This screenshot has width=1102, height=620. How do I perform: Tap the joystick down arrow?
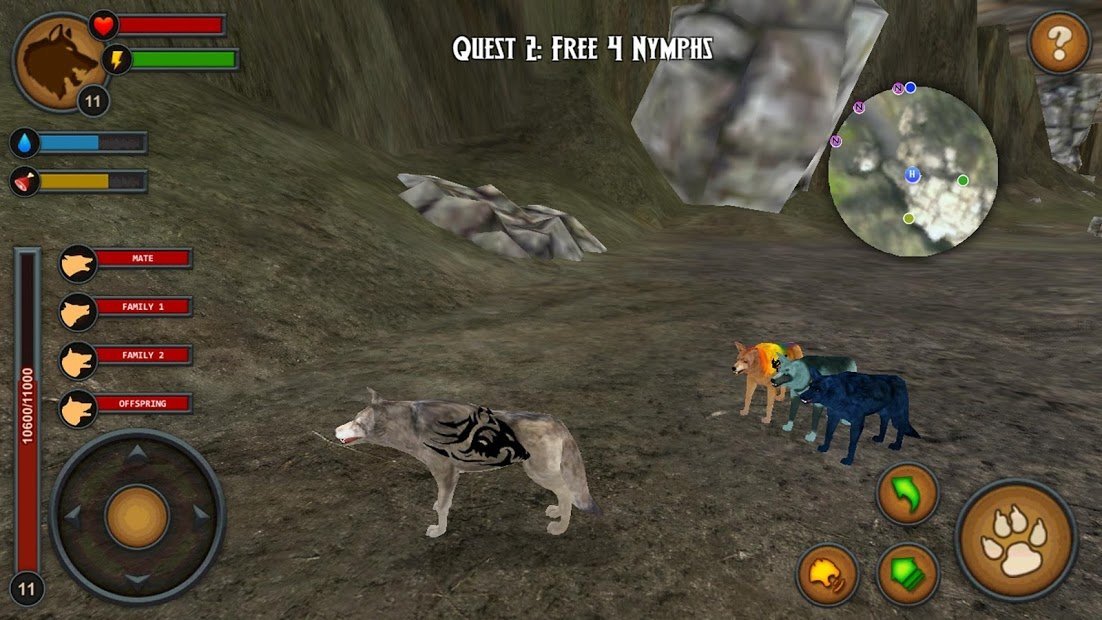click(x=137, y=580)
